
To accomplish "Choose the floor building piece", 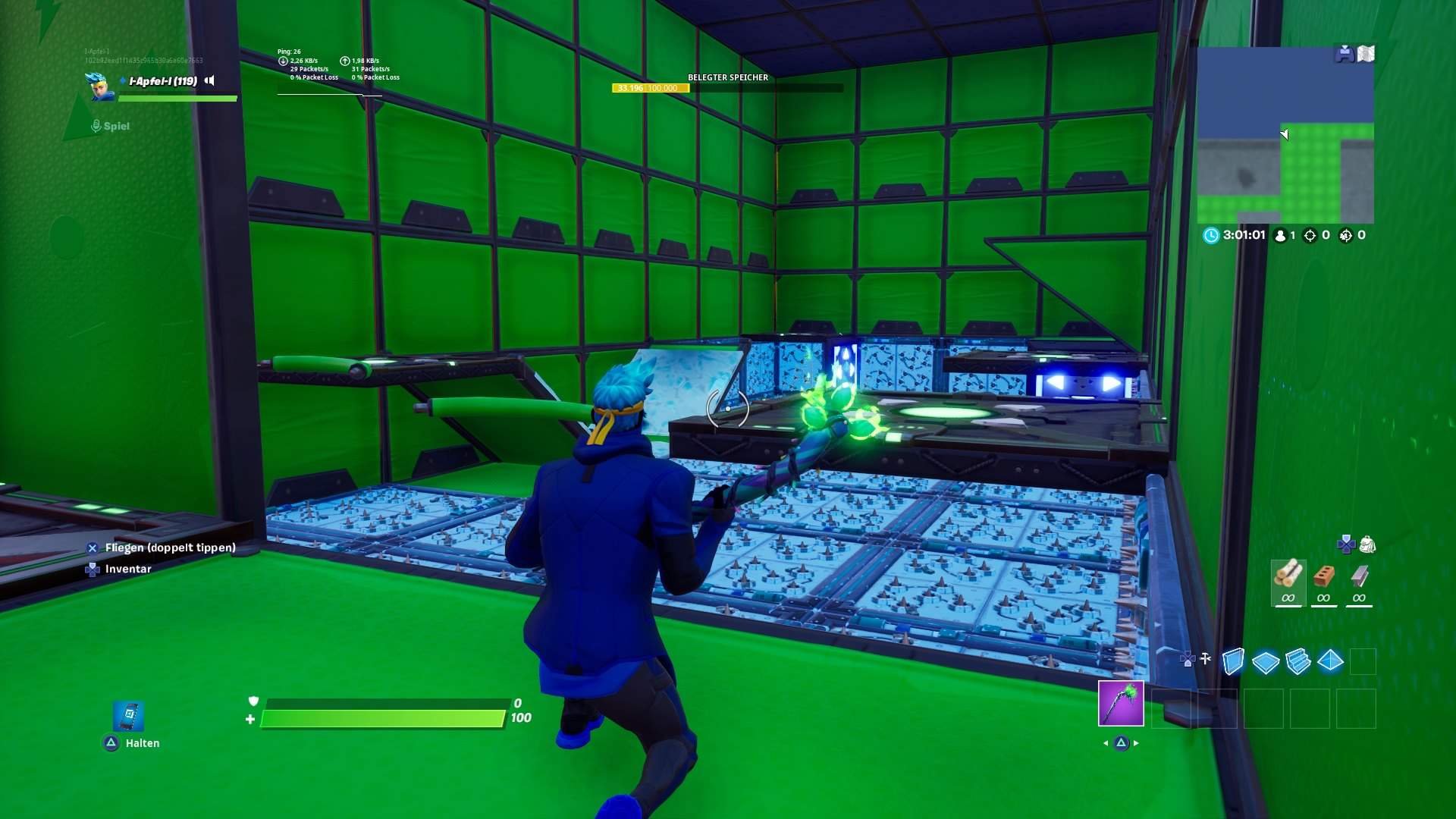I will [1264, 661].
